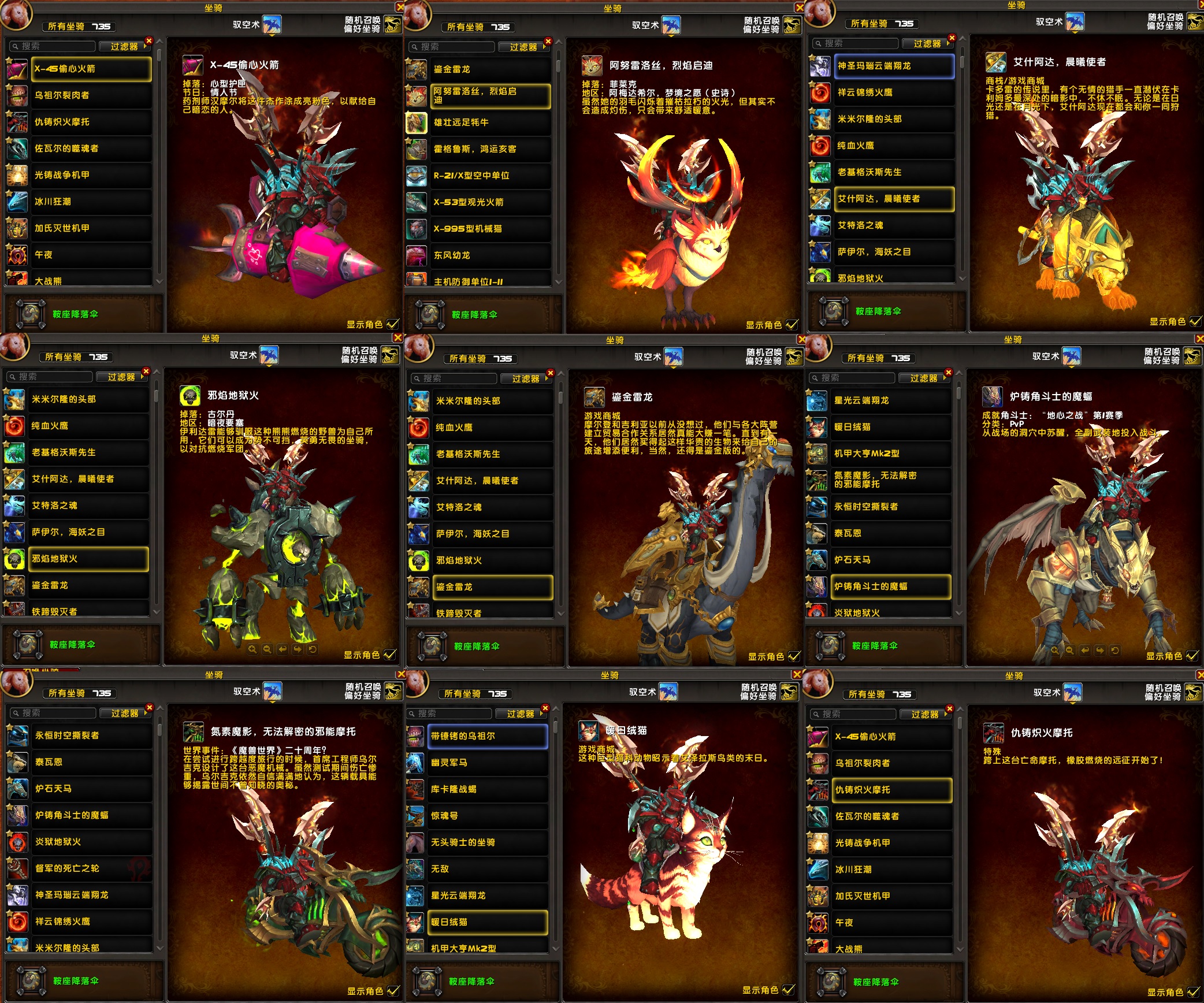Select the 无敌 mount
The width and height of the screenshot is (1204, 1003).
(x=487, y=869)
